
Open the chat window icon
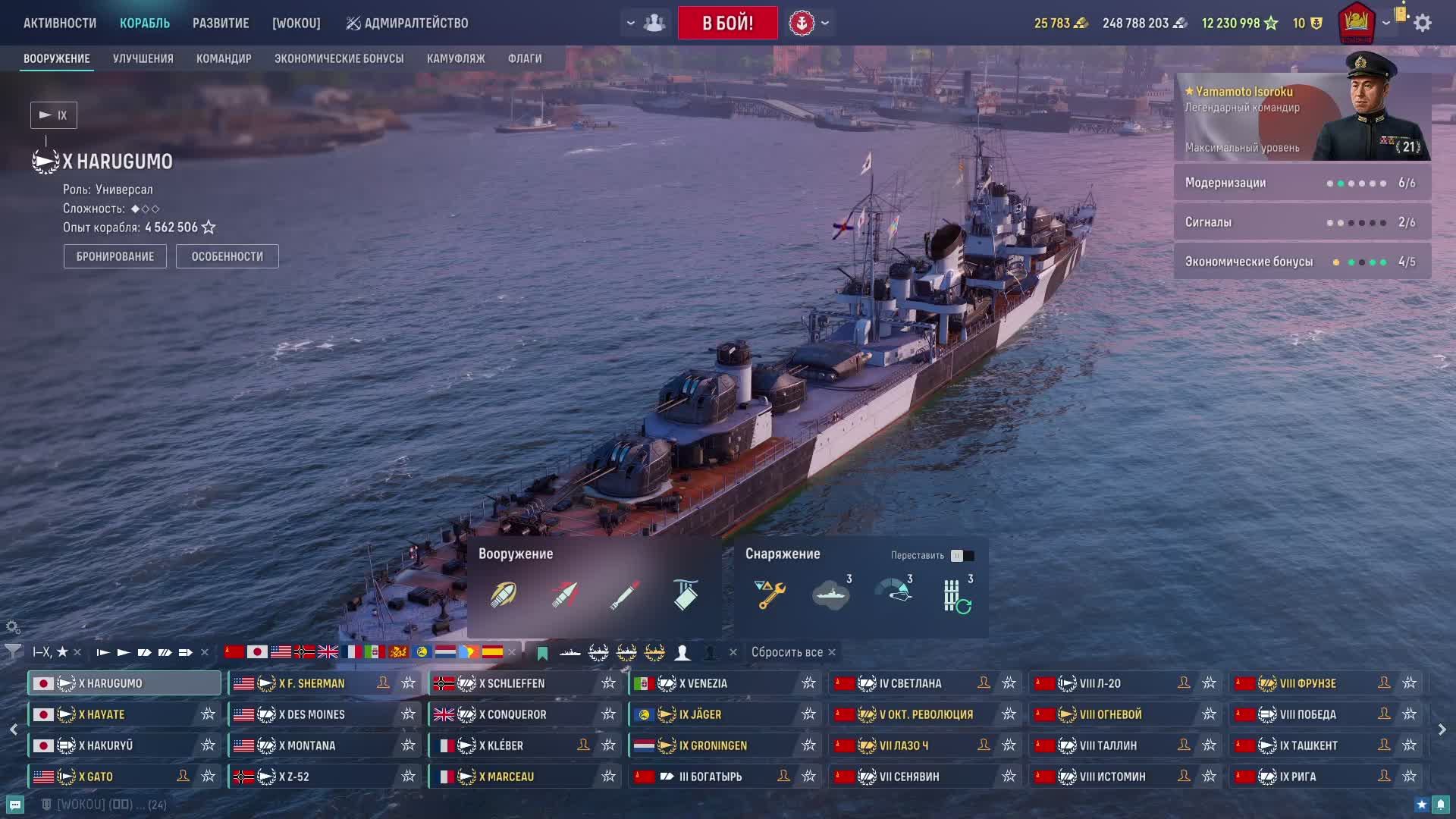tap(15, 805)
